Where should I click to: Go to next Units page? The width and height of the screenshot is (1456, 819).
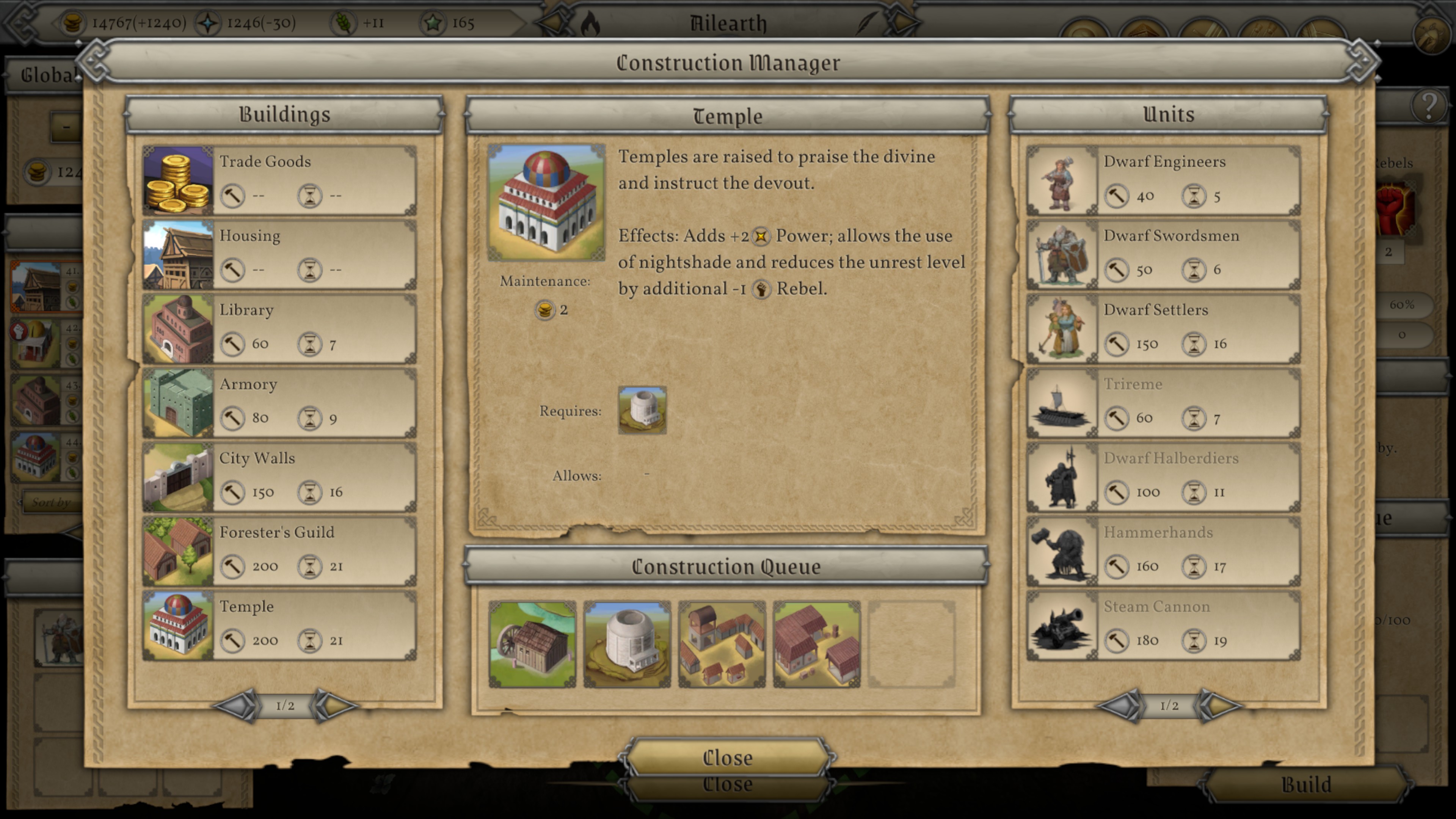pos(1220,705)
